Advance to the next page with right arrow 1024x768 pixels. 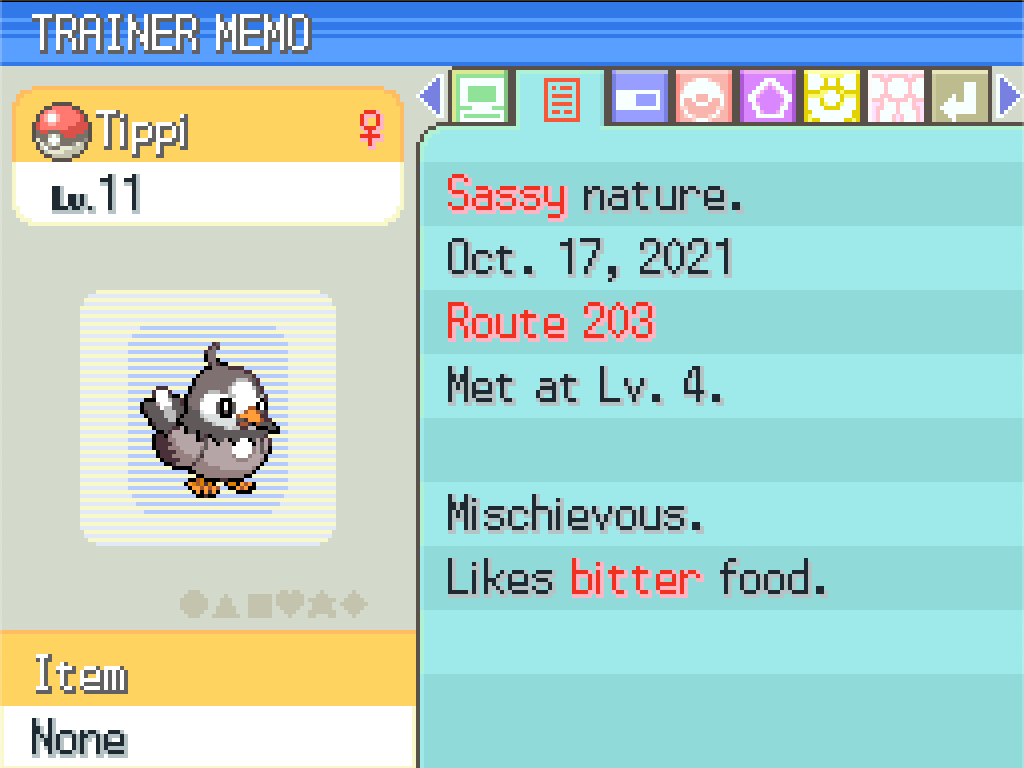[x=1009, y=97]
